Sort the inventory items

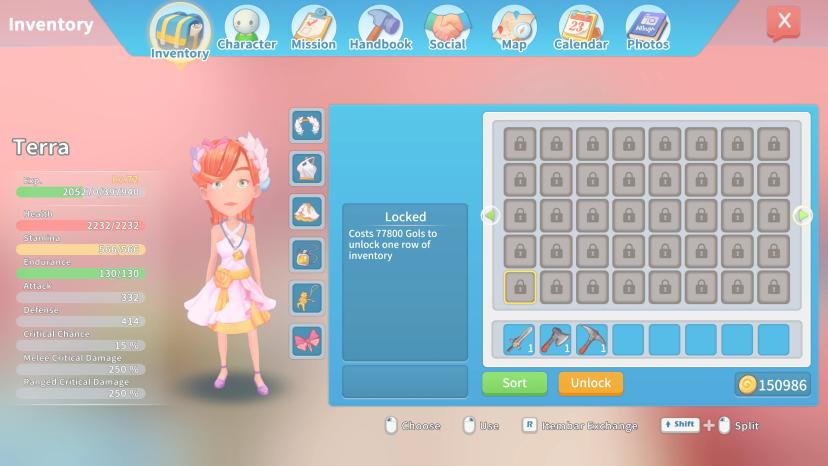(514, 383)
